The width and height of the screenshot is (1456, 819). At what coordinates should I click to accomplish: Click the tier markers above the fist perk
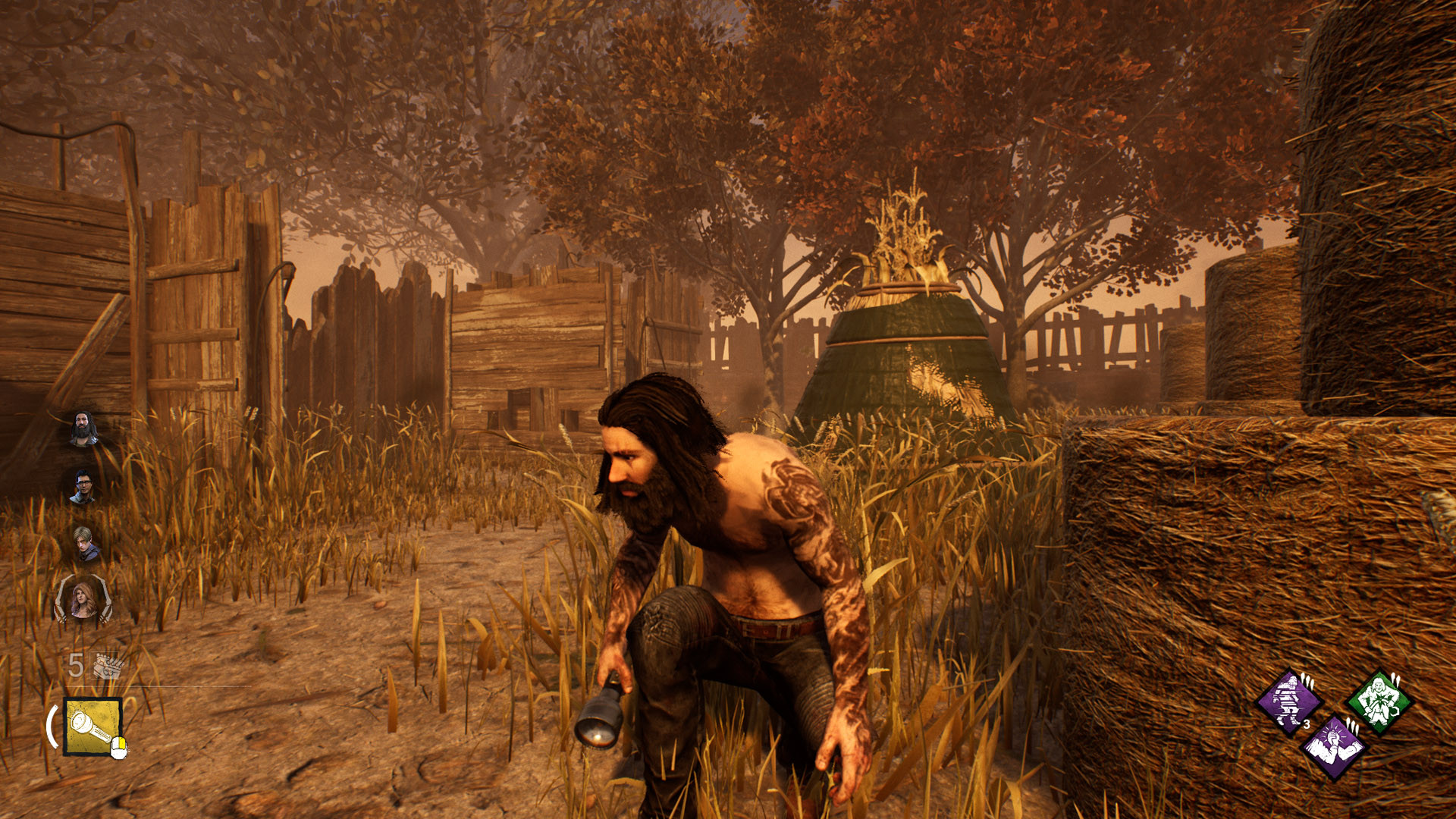click(x=1353, y=726)
